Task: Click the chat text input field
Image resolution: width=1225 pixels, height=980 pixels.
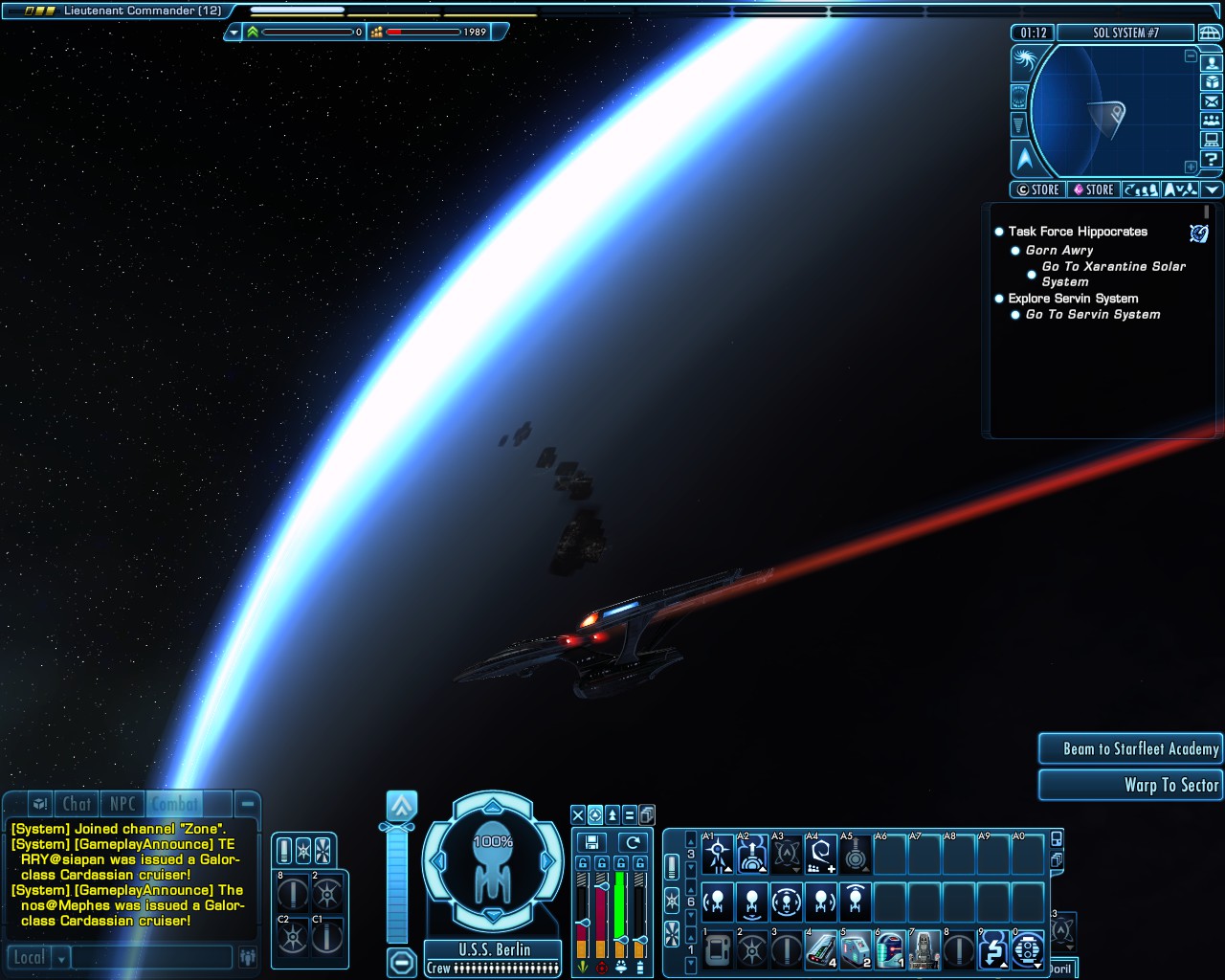Action: pos(151,957)
